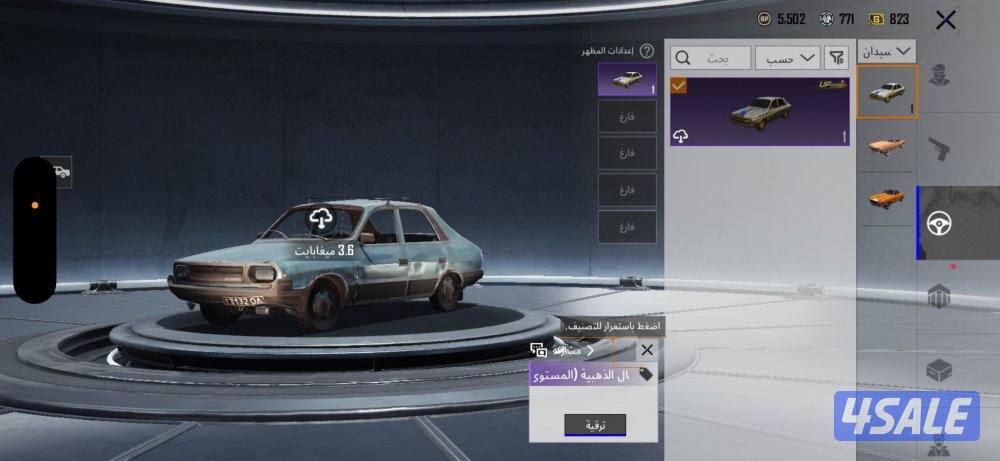Open the crate category tab
The width and height of the screenshot is (1000, 461).
938,371
